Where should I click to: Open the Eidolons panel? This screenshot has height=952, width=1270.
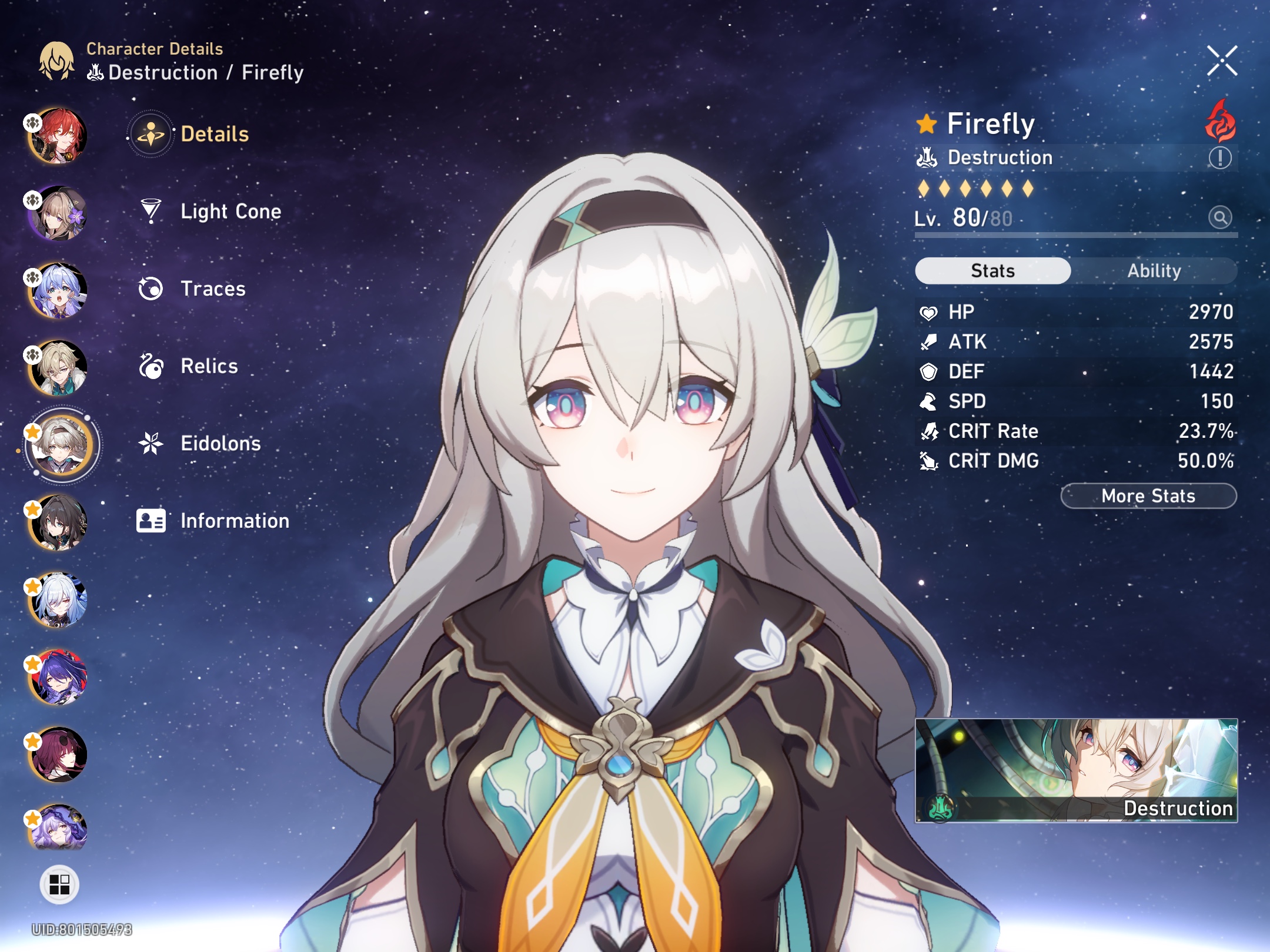(220, 444)
